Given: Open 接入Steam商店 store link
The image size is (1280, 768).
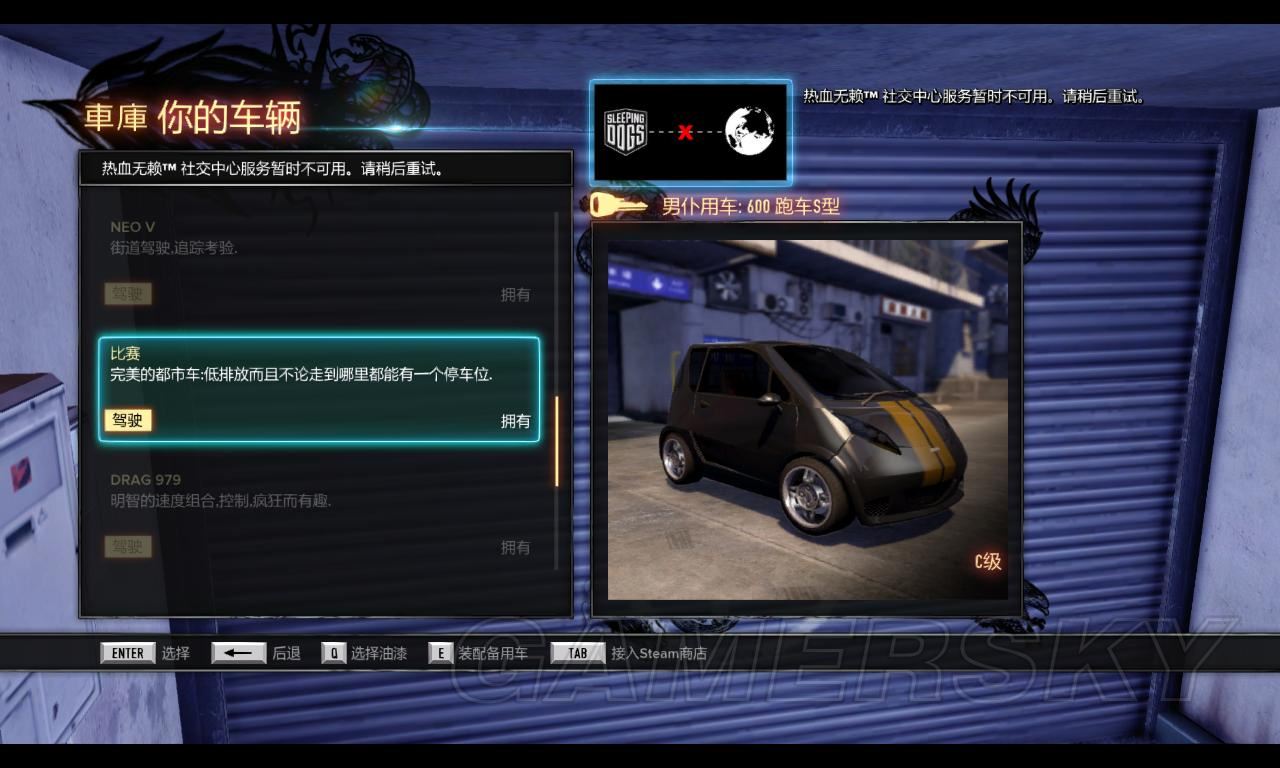Looking at the screenshot, I should point(629,653).
